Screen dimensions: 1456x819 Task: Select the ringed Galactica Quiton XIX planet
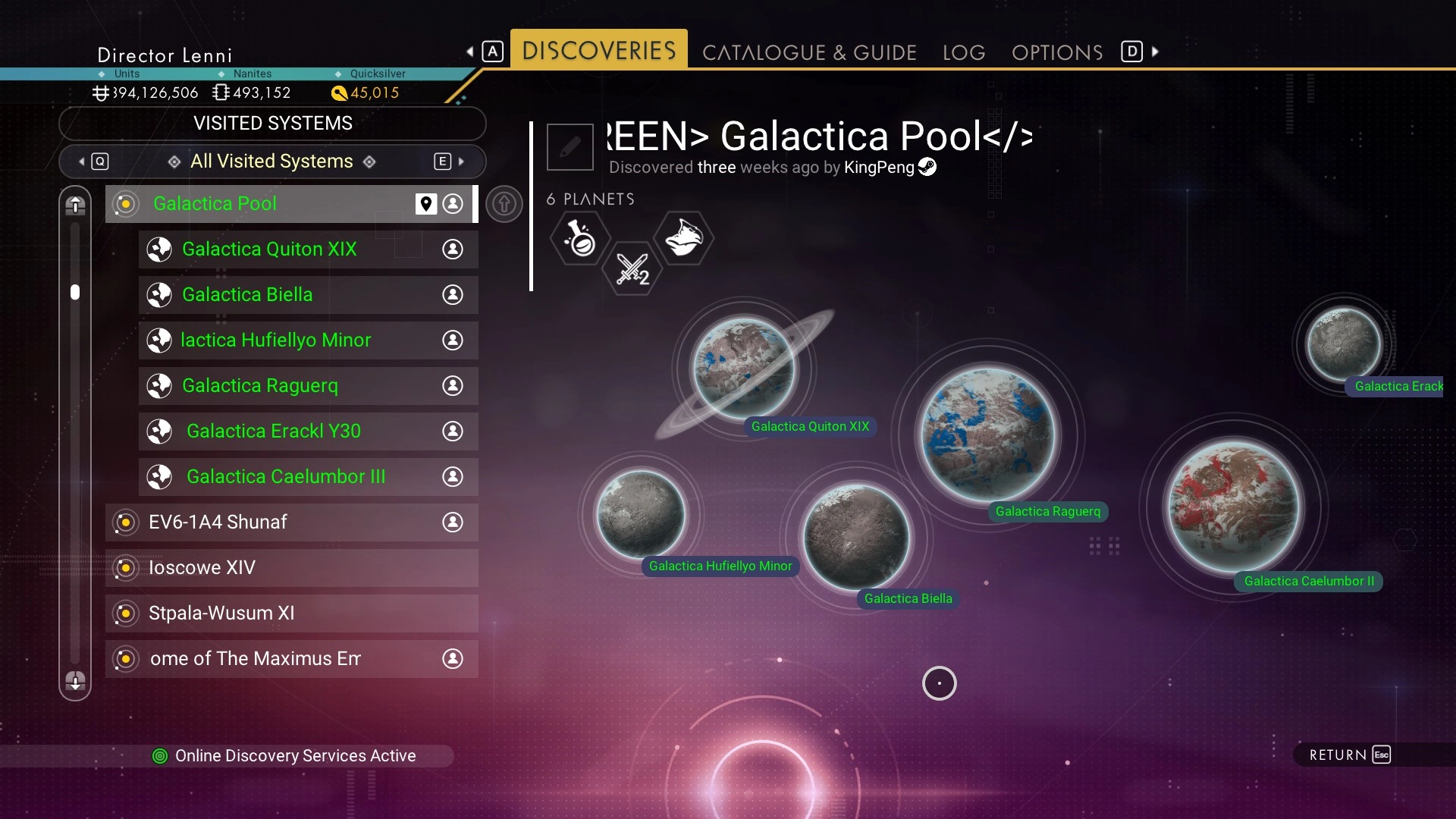pos(744,368)
